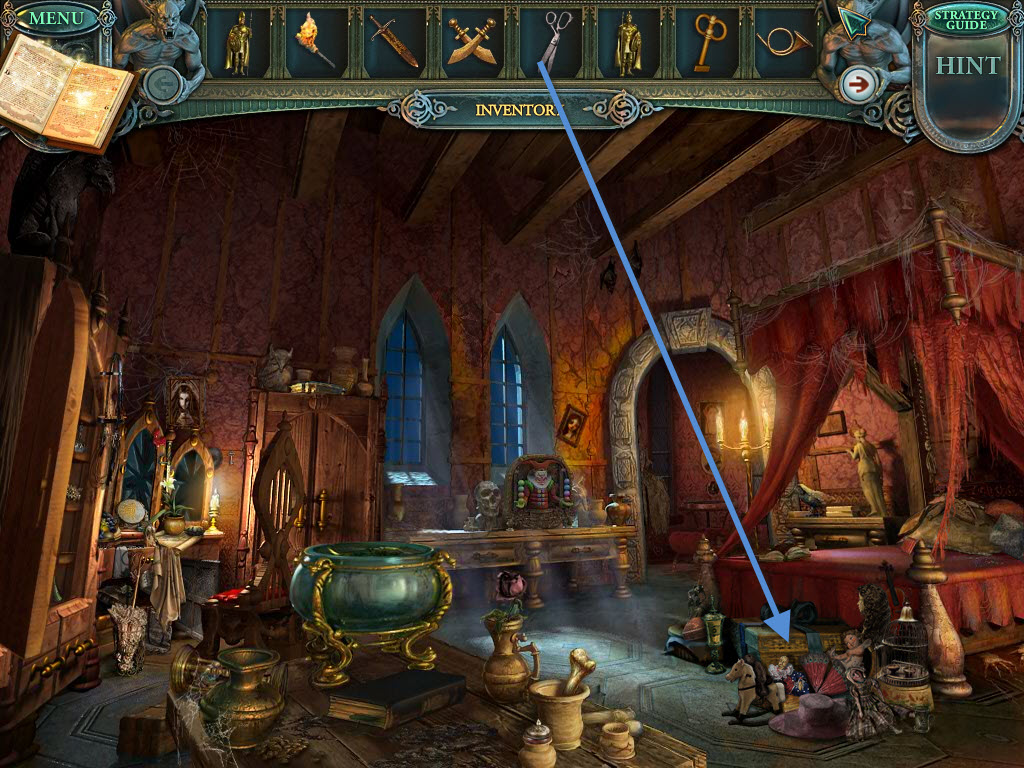The height and width of the screenshot is (768, 1024).
Task: Use the HINT button
Action: 967,68
